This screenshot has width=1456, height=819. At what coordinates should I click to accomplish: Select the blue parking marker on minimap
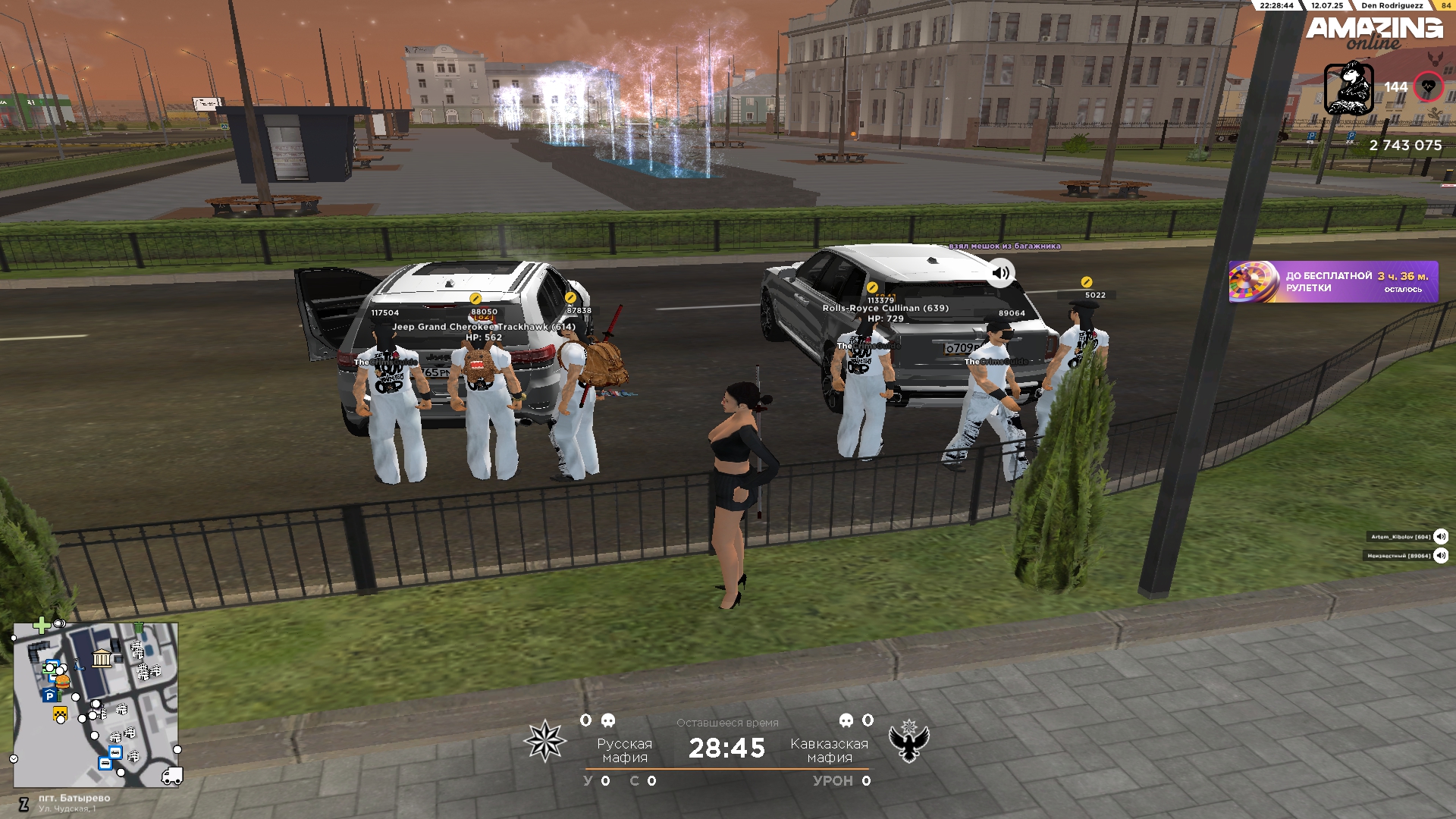click(x=50, y=695)
